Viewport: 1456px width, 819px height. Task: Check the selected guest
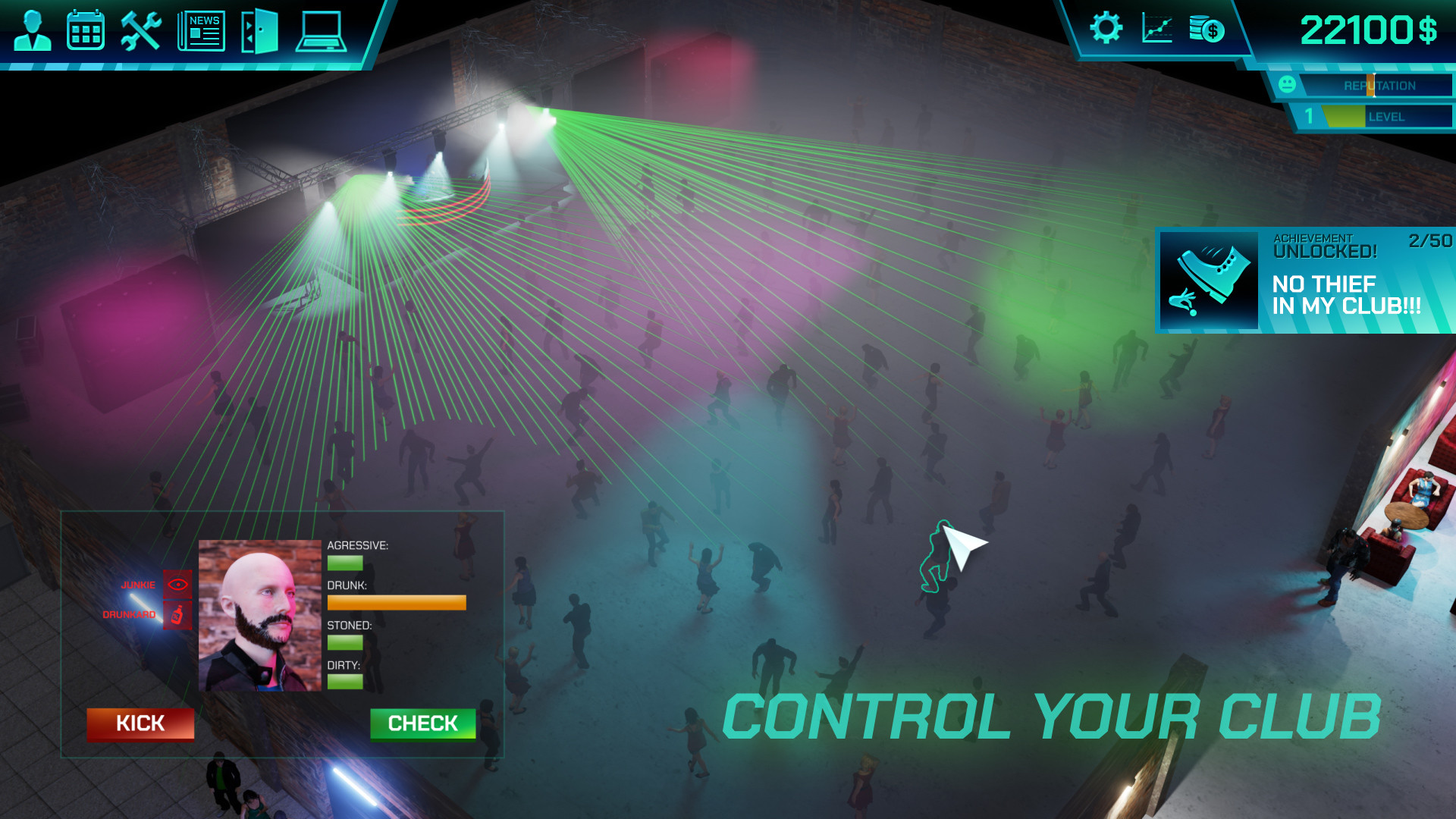[x=423, y=723]
